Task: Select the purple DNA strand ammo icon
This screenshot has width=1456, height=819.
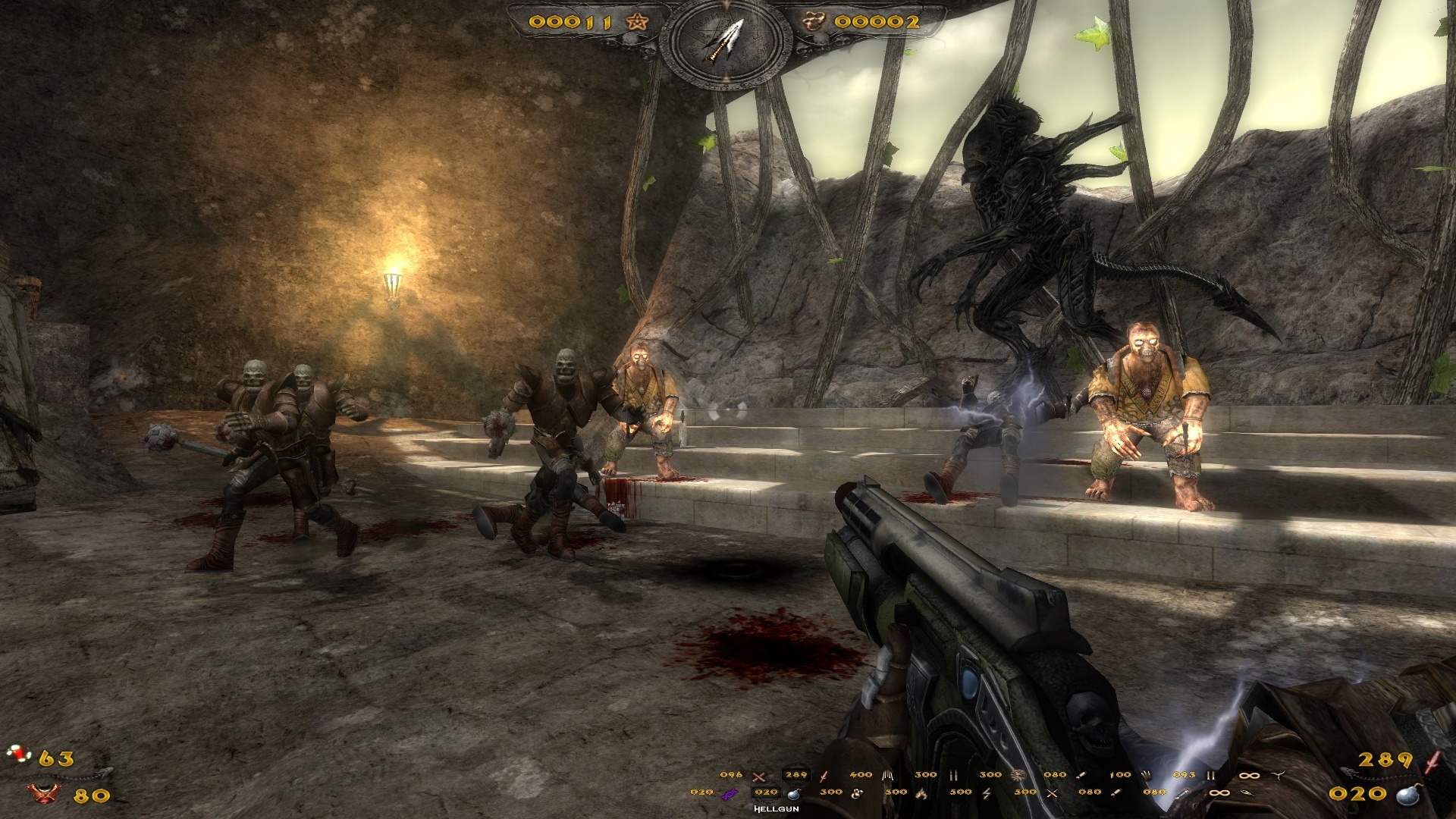Action: click(x=729, y=793)
